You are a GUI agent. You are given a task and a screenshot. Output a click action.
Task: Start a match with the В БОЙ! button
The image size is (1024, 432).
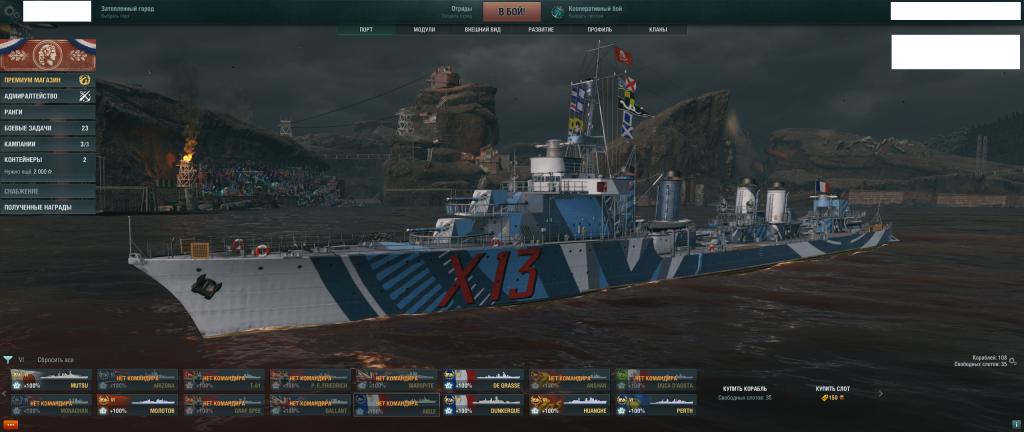(x=511, y=12)
